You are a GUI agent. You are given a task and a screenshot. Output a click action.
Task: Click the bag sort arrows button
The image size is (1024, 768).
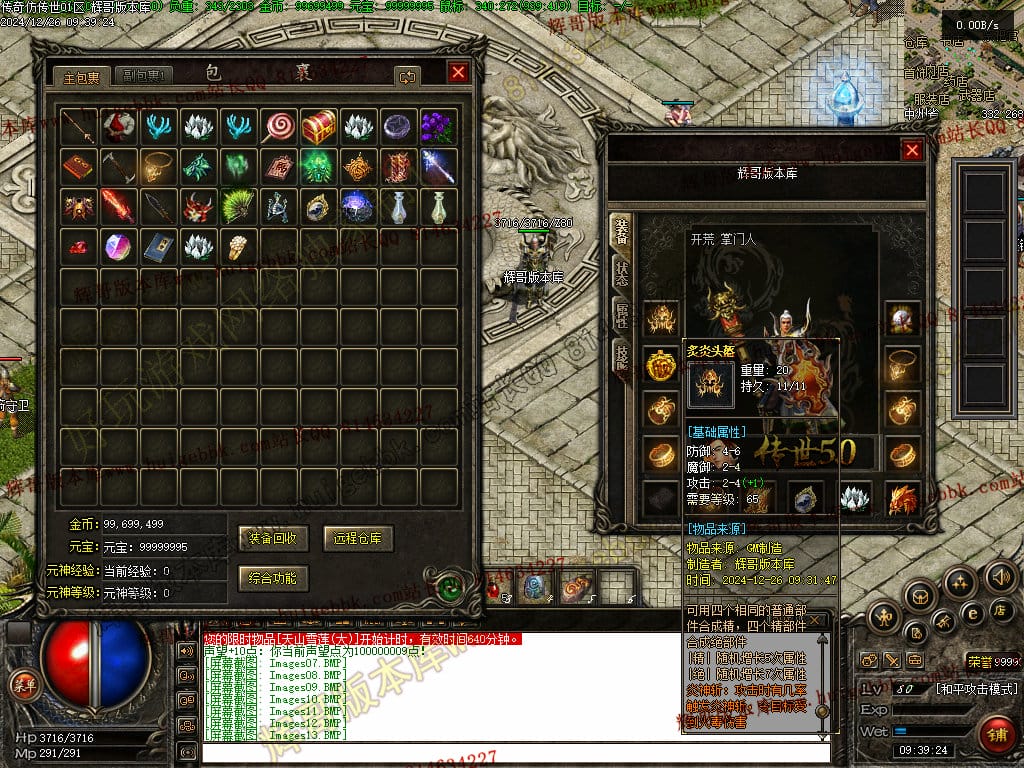click(x=407, y=76)
